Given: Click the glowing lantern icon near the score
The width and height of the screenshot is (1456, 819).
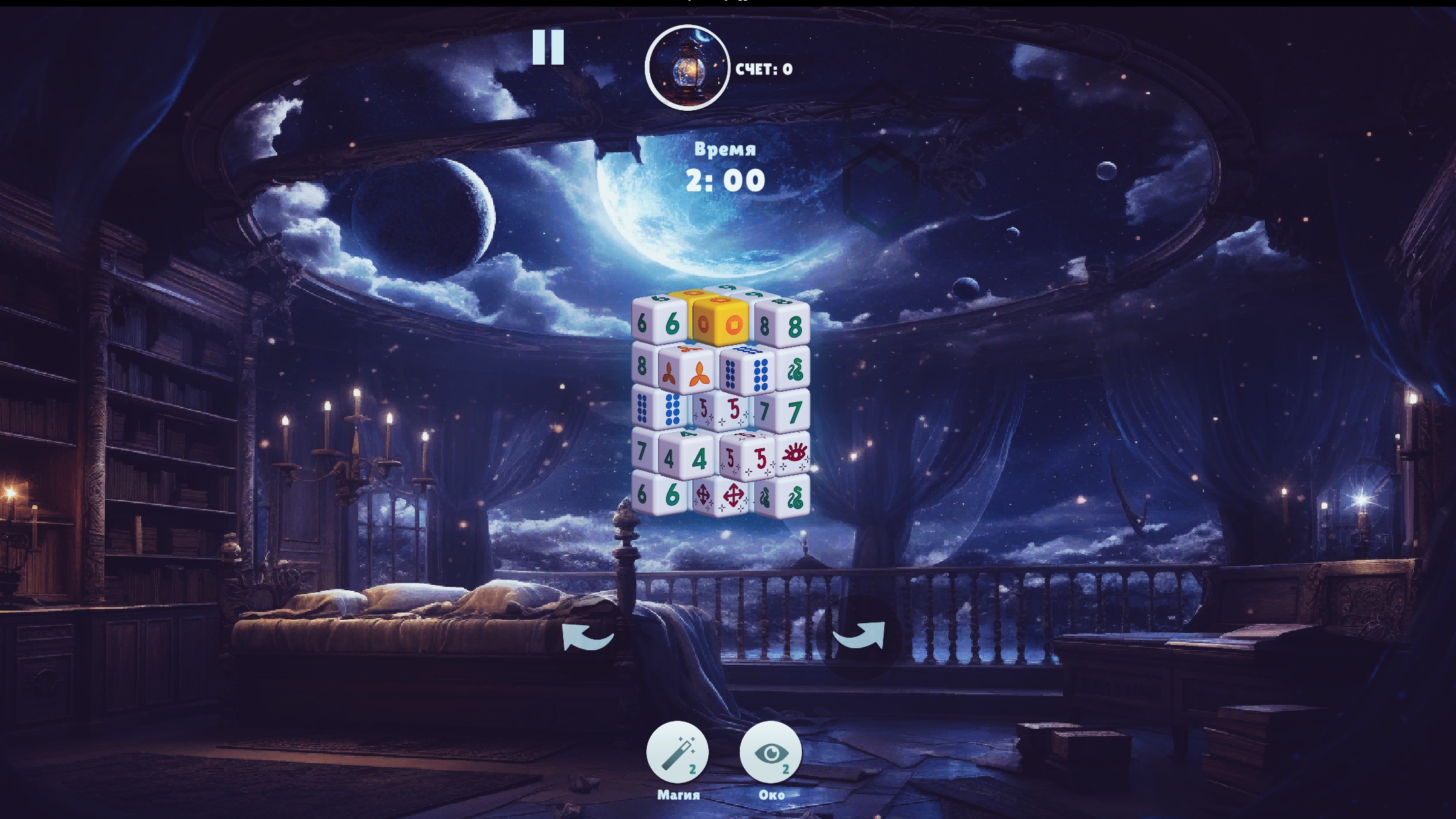Looking at the screenshot, I should [x=687, y=66].
